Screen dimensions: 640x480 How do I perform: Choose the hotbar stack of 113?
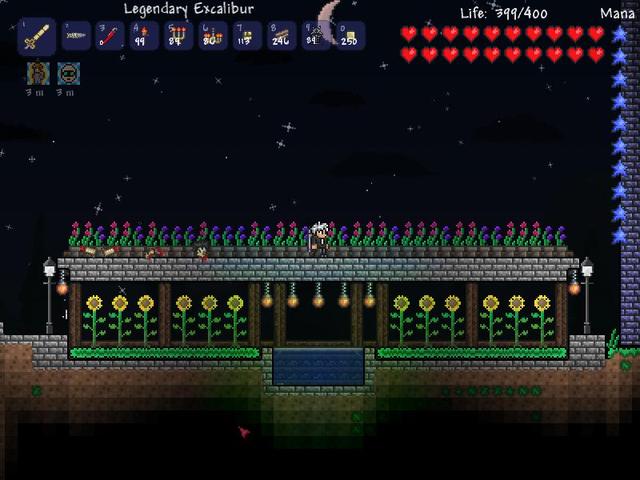click(x=247, y=36)
